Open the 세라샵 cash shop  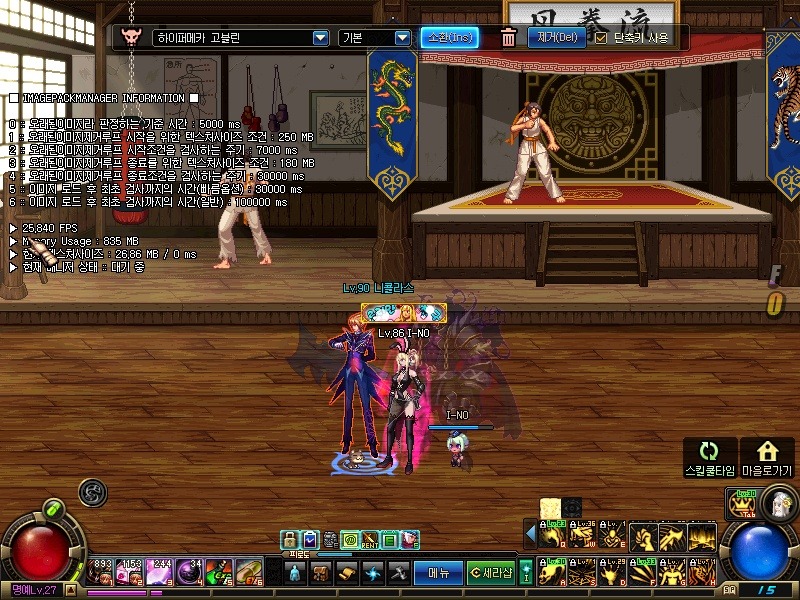(492, 573)
